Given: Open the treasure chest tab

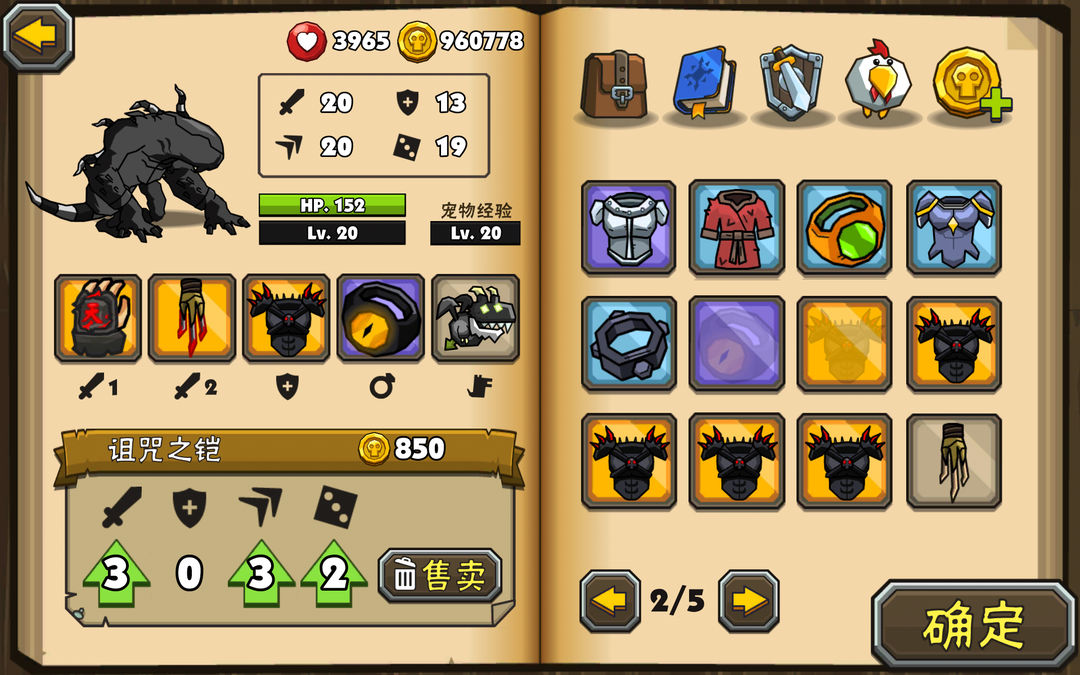Looking at the screenshot, I should [x=616, y=82].
